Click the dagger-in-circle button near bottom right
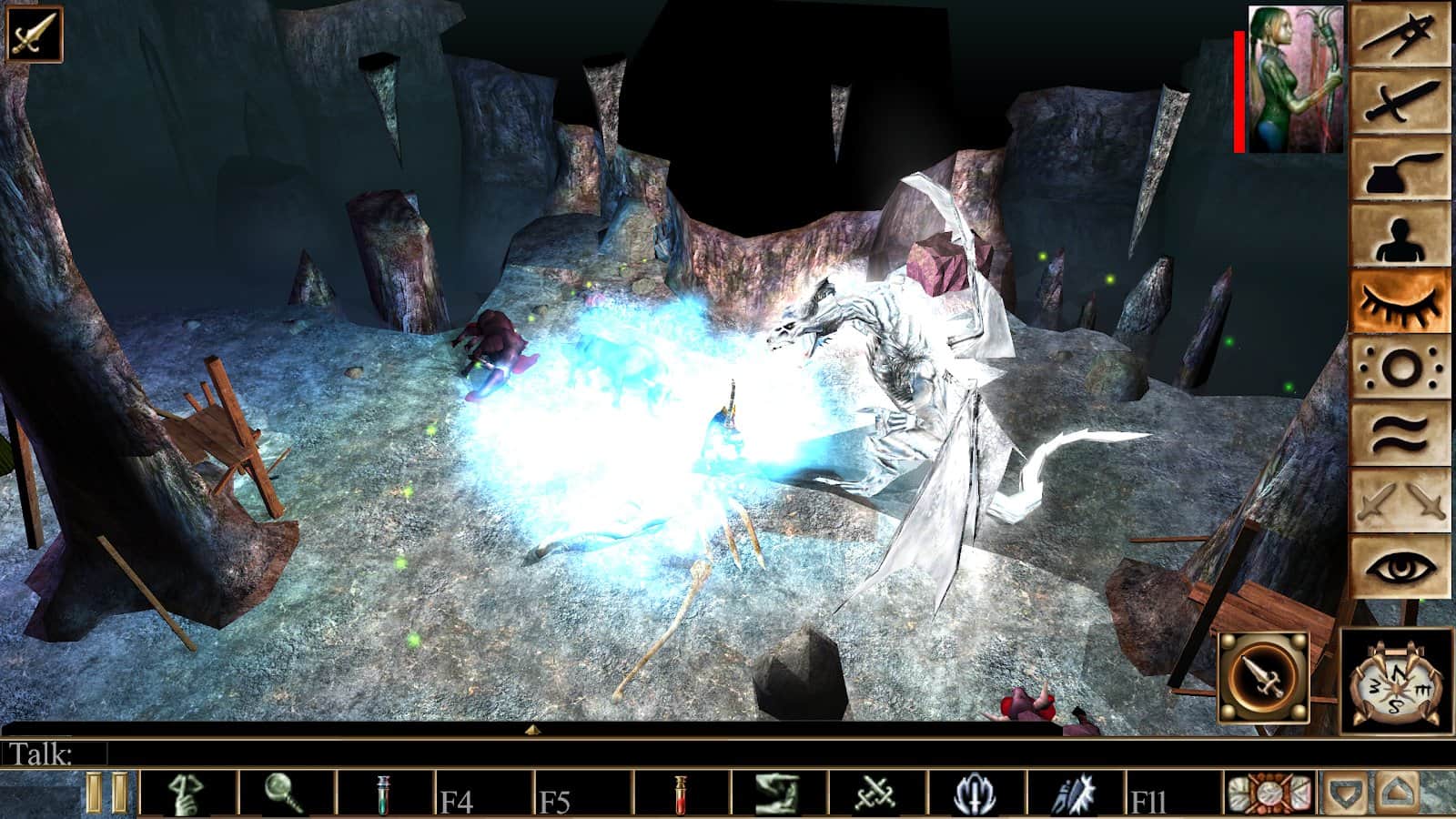Image resolution: width=1456 pixels, height=819 pixels. (1264, 678)
